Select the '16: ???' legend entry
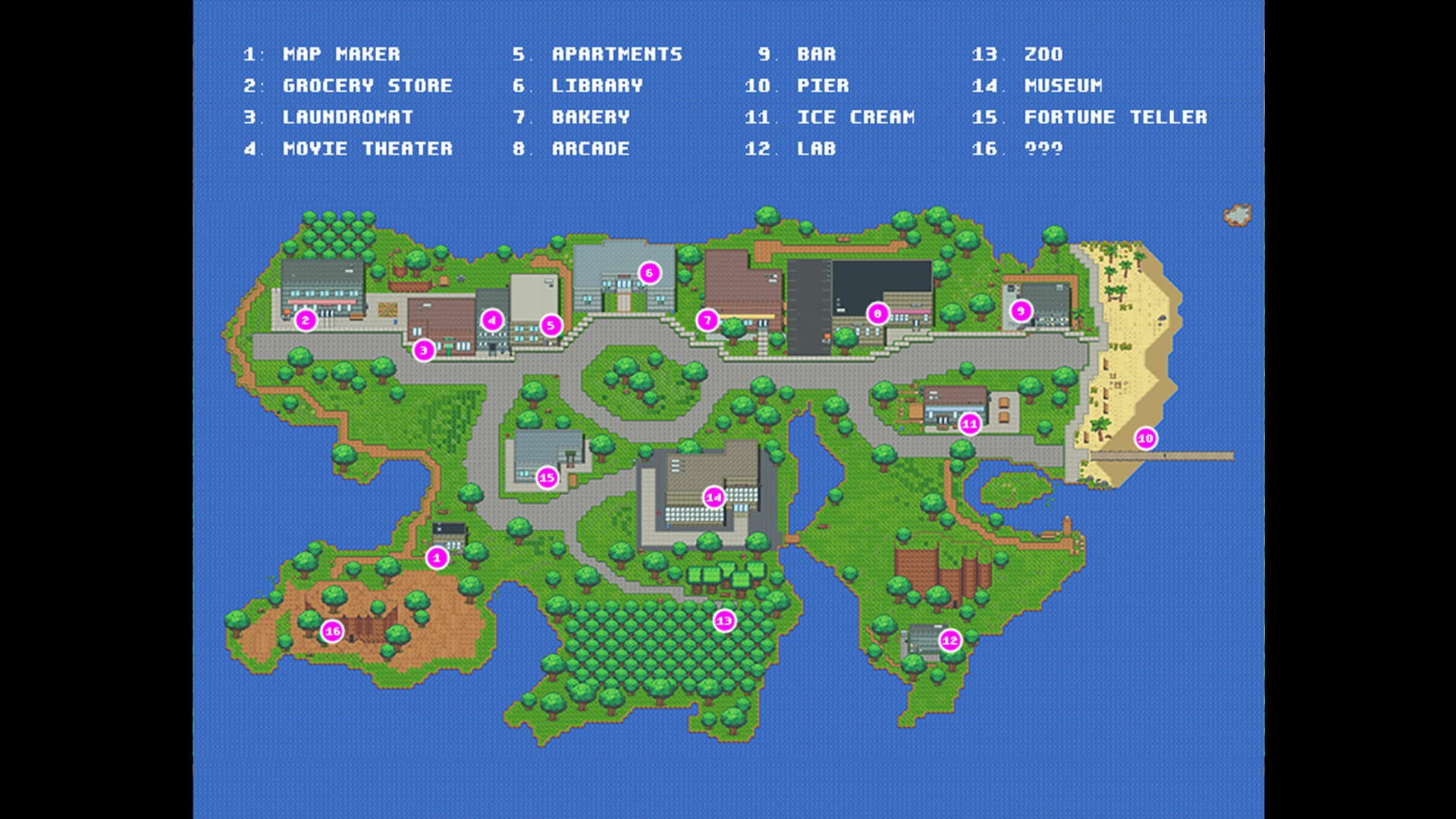1456x819 pixels. [1019, 149]
